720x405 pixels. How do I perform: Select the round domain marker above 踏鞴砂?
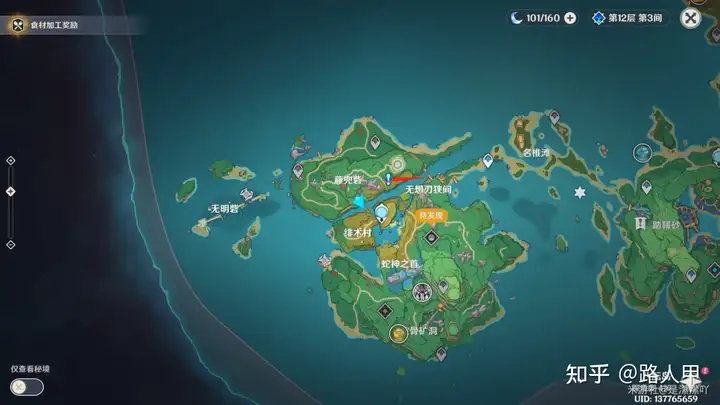click(x=641, y=154)
